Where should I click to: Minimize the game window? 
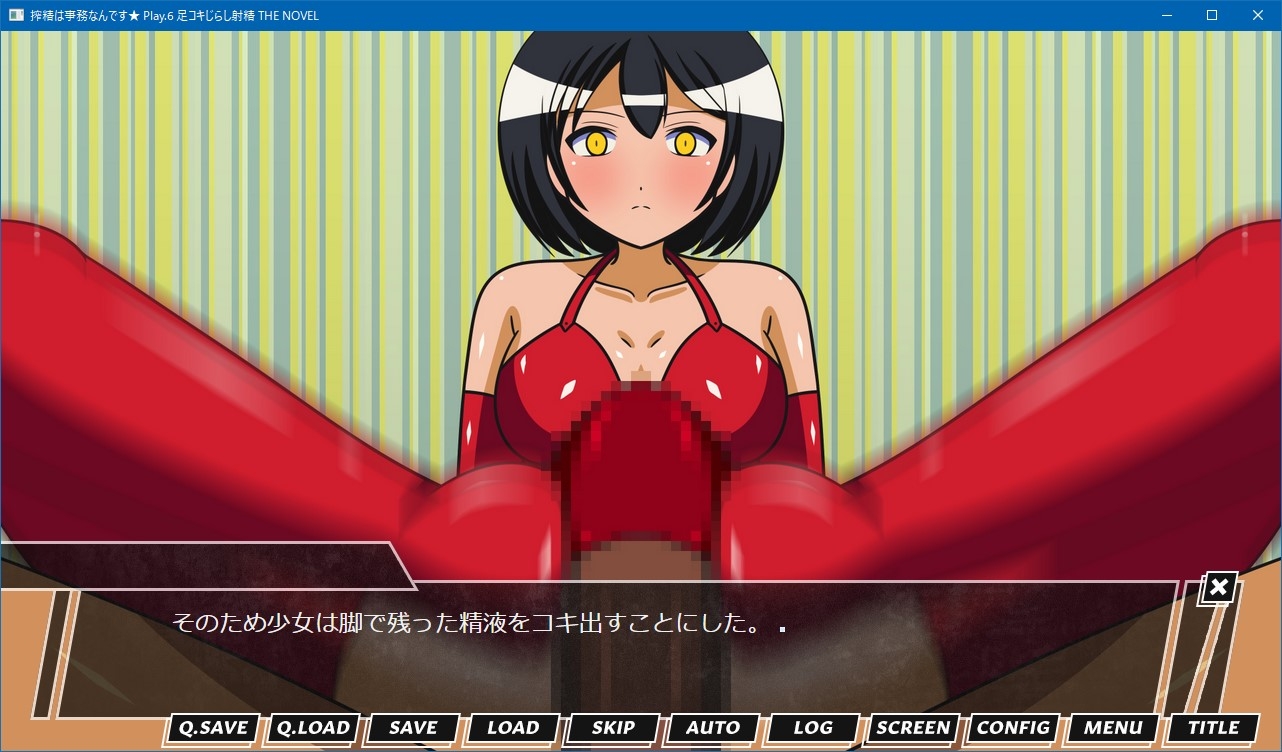click(1166, 15)
